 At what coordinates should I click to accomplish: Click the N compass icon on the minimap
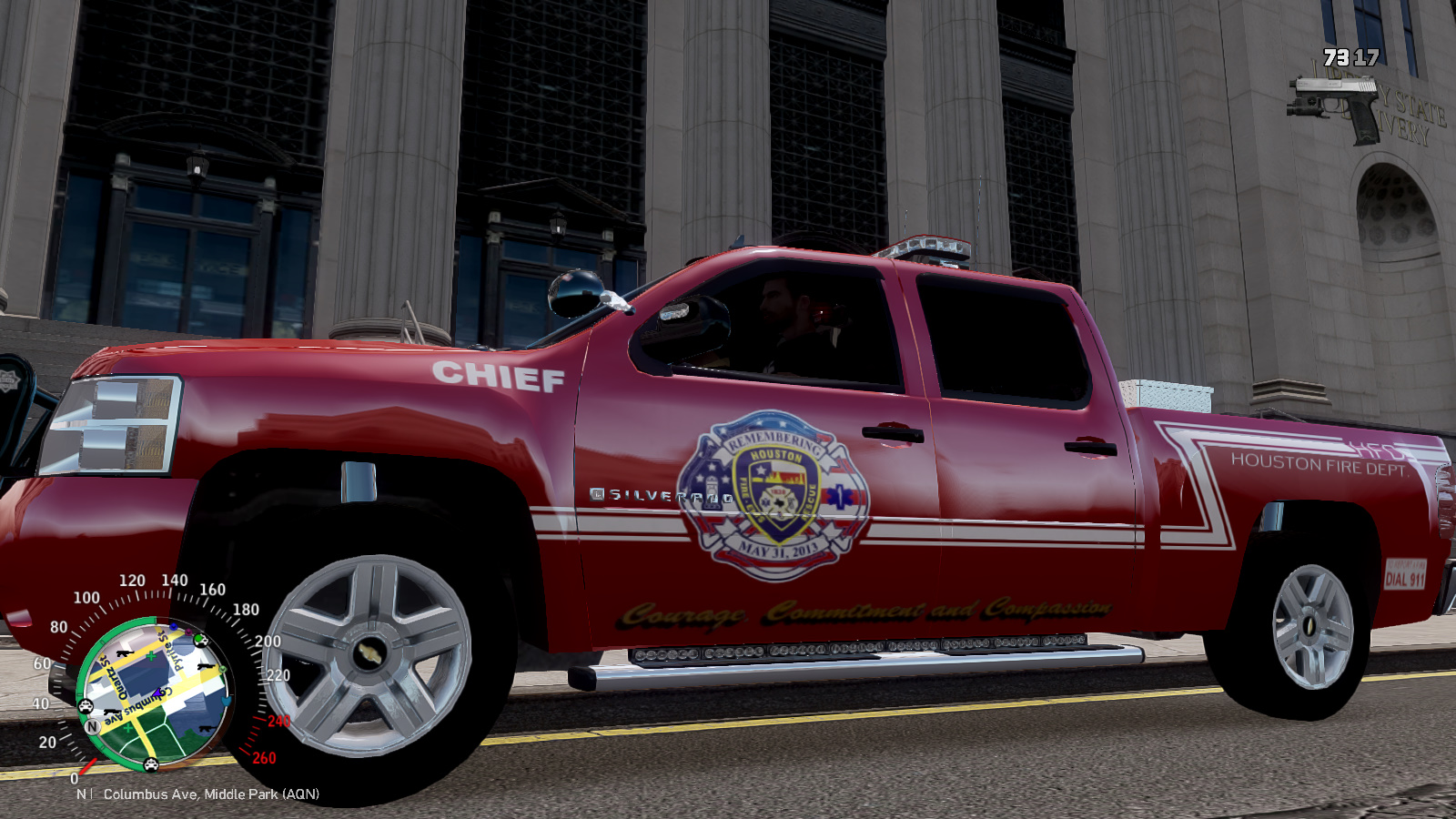point(92,725)
